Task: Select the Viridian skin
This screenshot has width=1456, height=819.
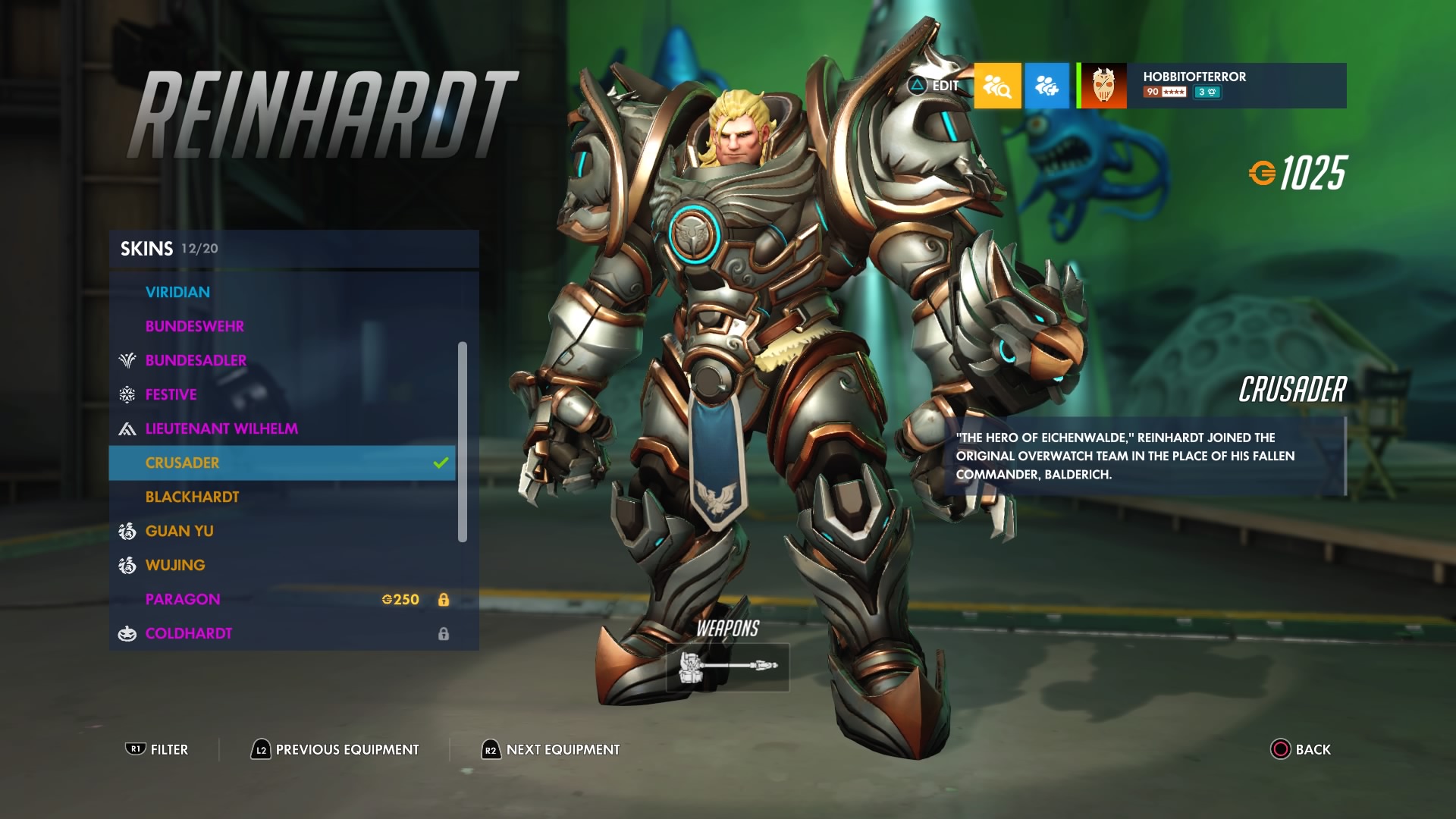Action: [179, 292]
